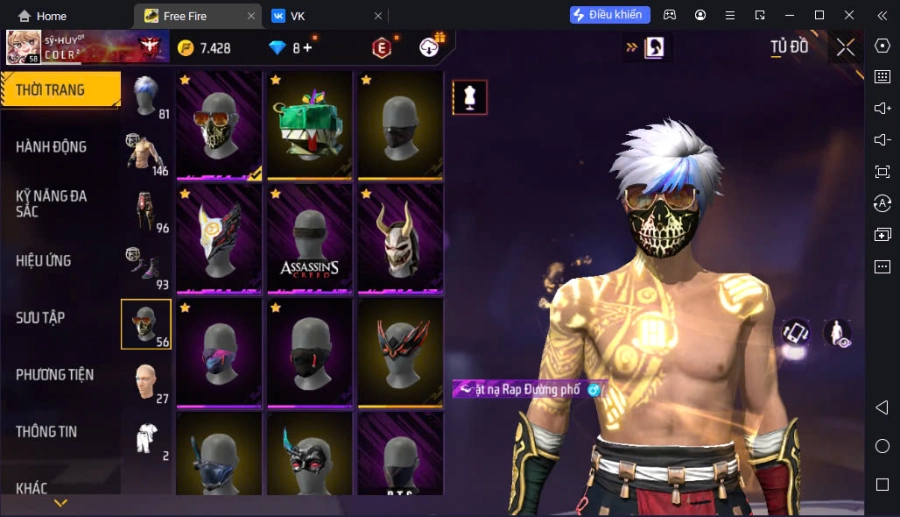Choose the Assassin's Creed mask
Screen dimensions: 900x517
tap(310, 240)
